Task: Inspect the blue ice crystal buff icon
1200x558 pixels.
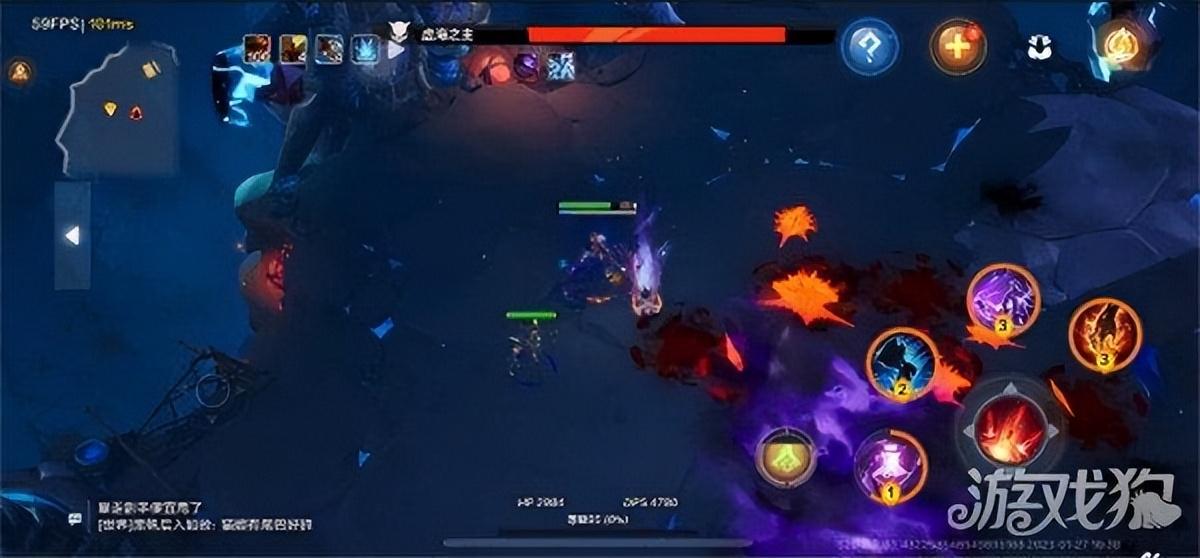Action: coord(365,48)
